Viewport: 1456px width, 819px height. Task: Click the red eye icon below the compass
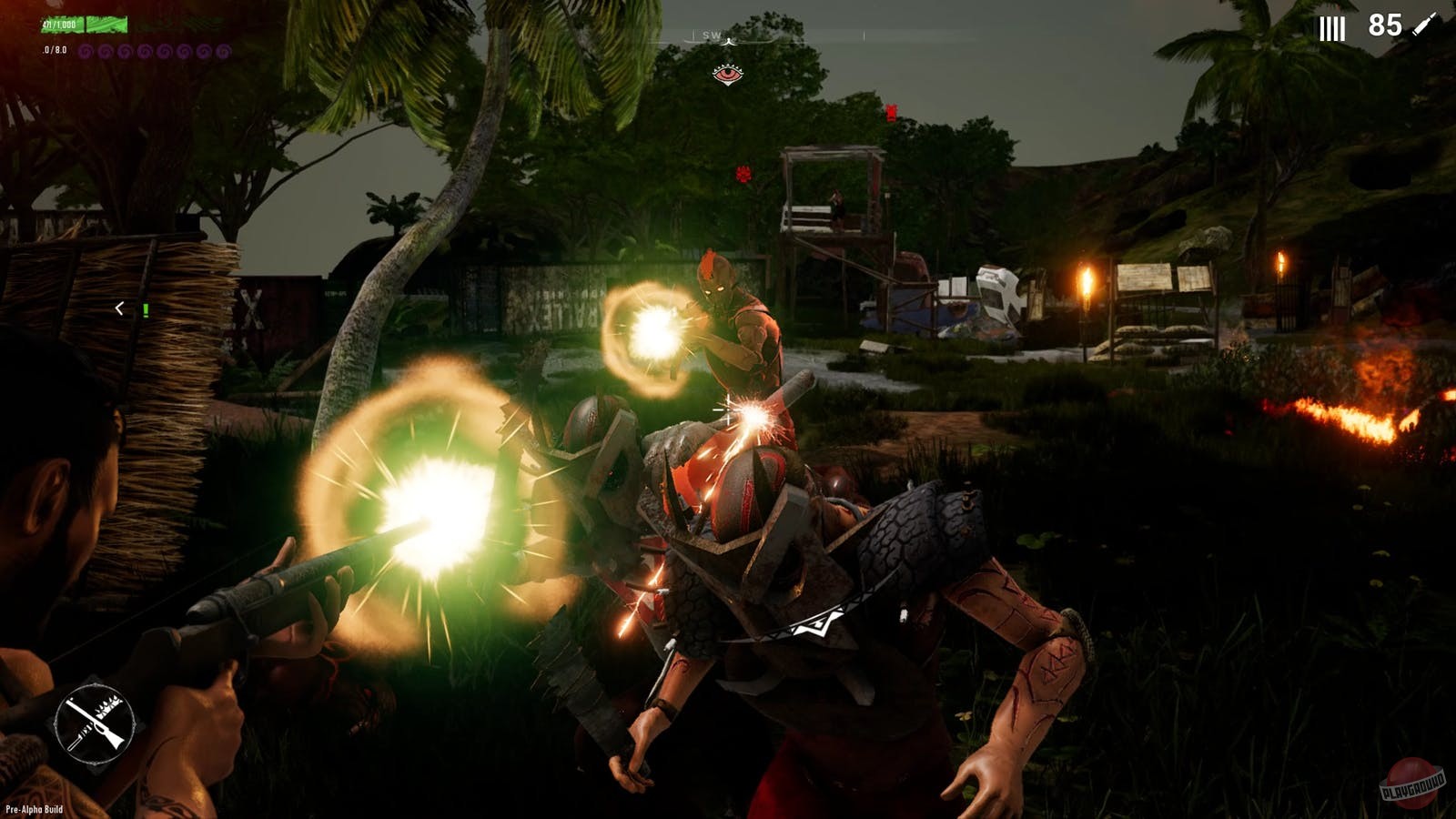tap(727, 75)
